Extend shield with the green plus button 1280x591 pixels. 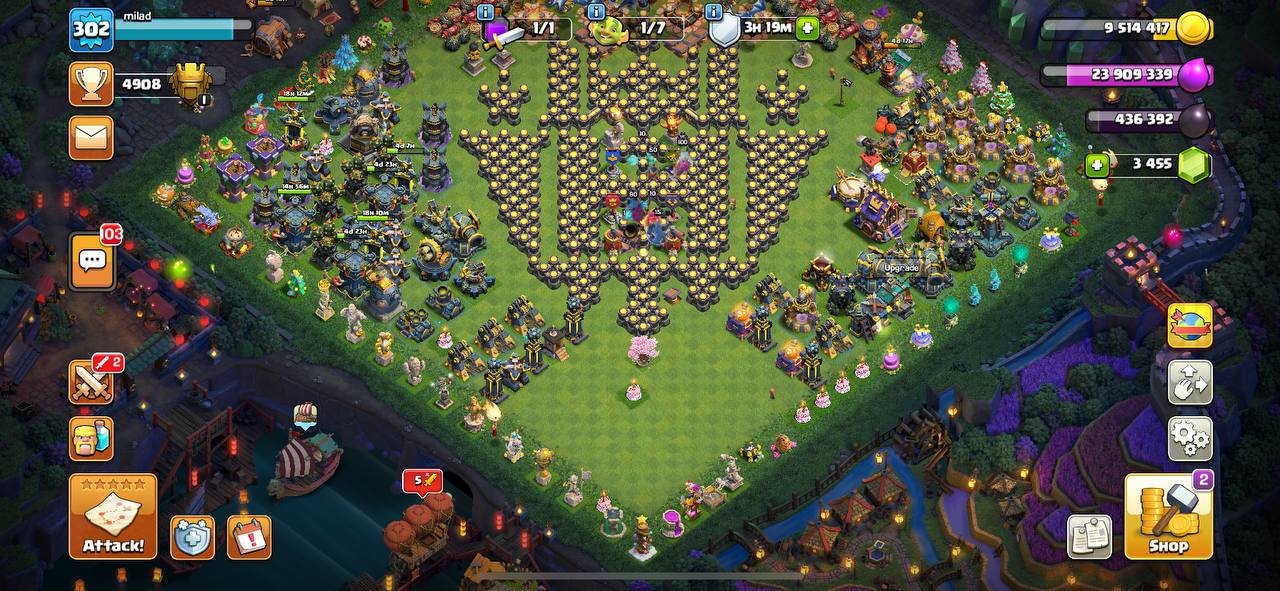807,29
